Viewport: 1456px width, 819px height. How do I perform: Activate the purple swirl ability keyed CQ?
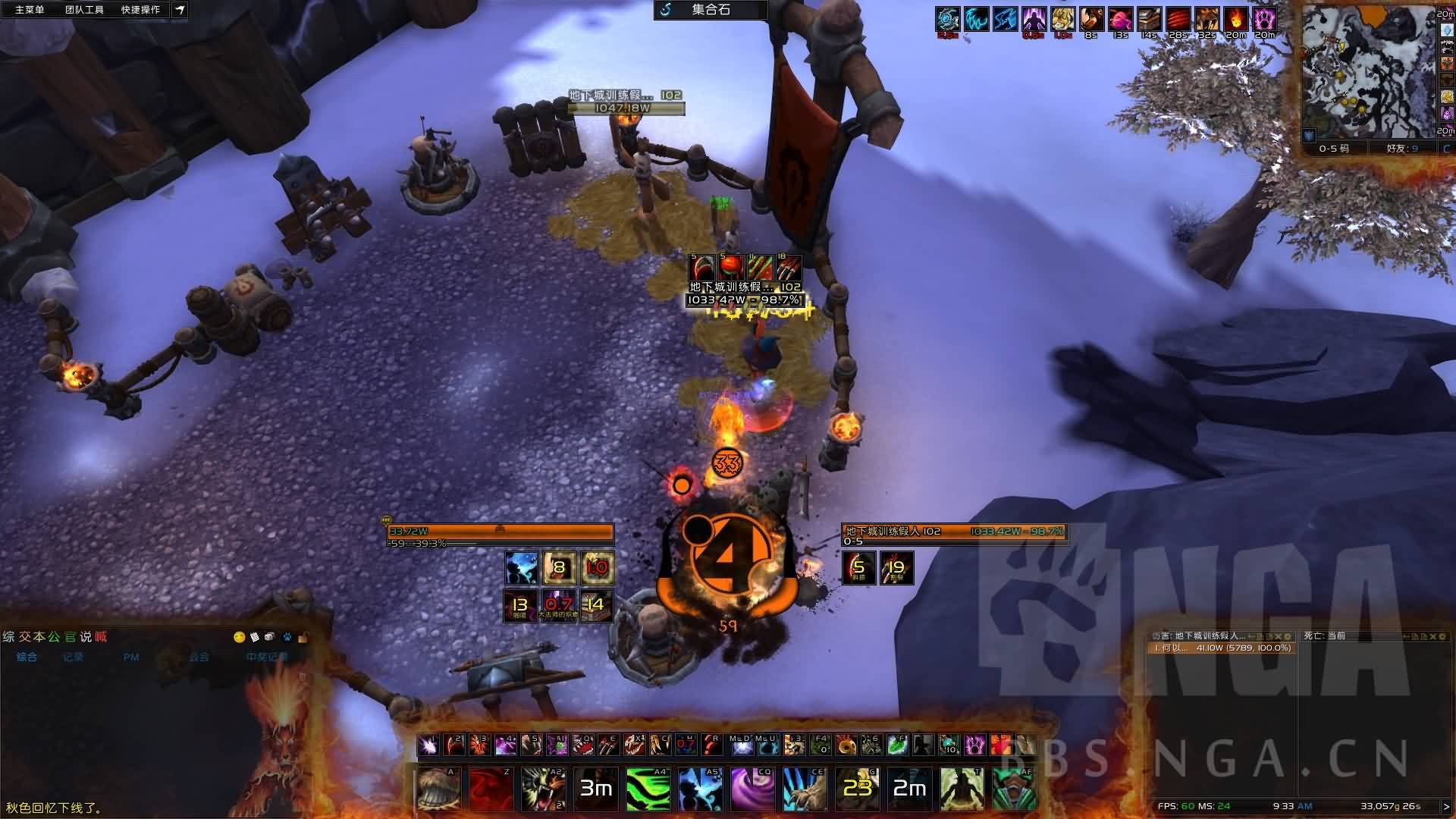tap(752, 788)
